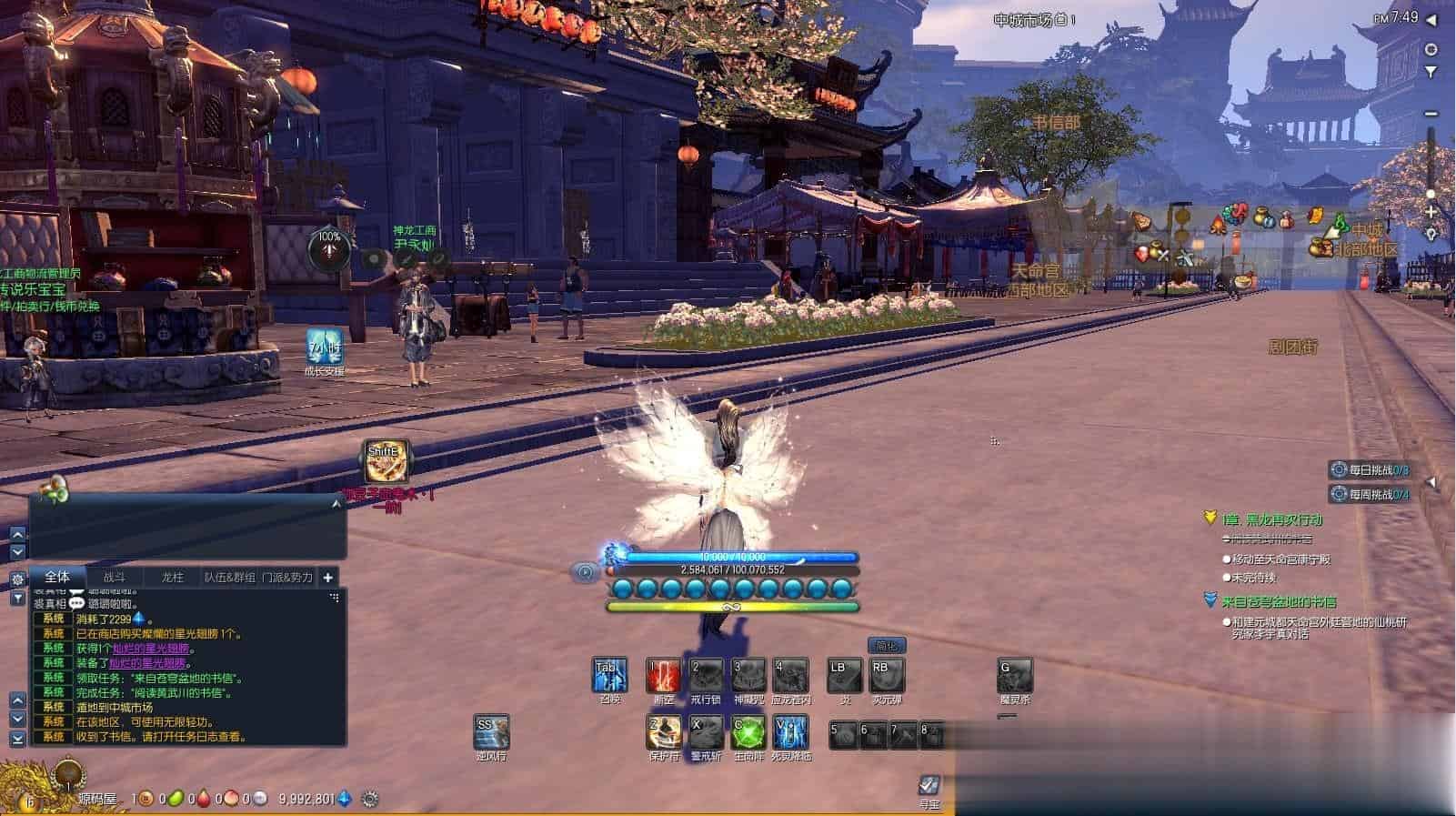
Task: Zoom in the minimap with plus button
Action: point(1431,211)
